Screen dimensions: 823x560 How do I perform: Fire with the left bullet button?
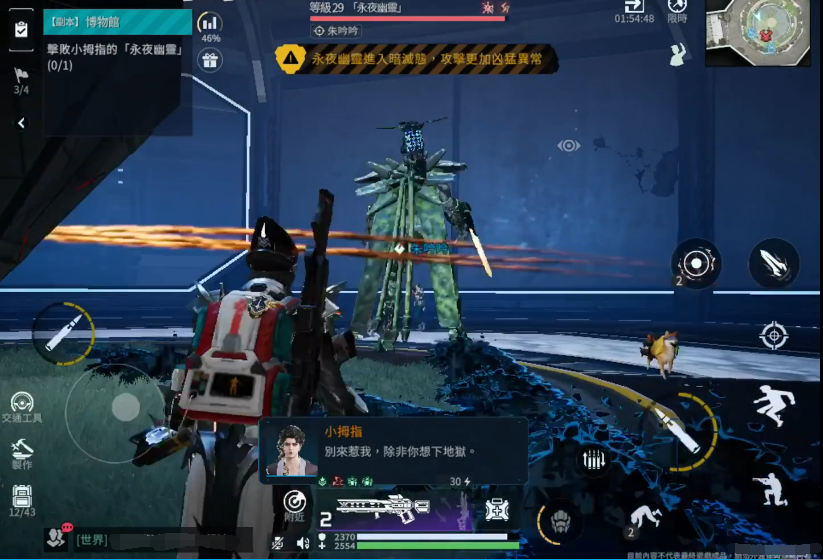pyautogui.click(x=63, y=333)
